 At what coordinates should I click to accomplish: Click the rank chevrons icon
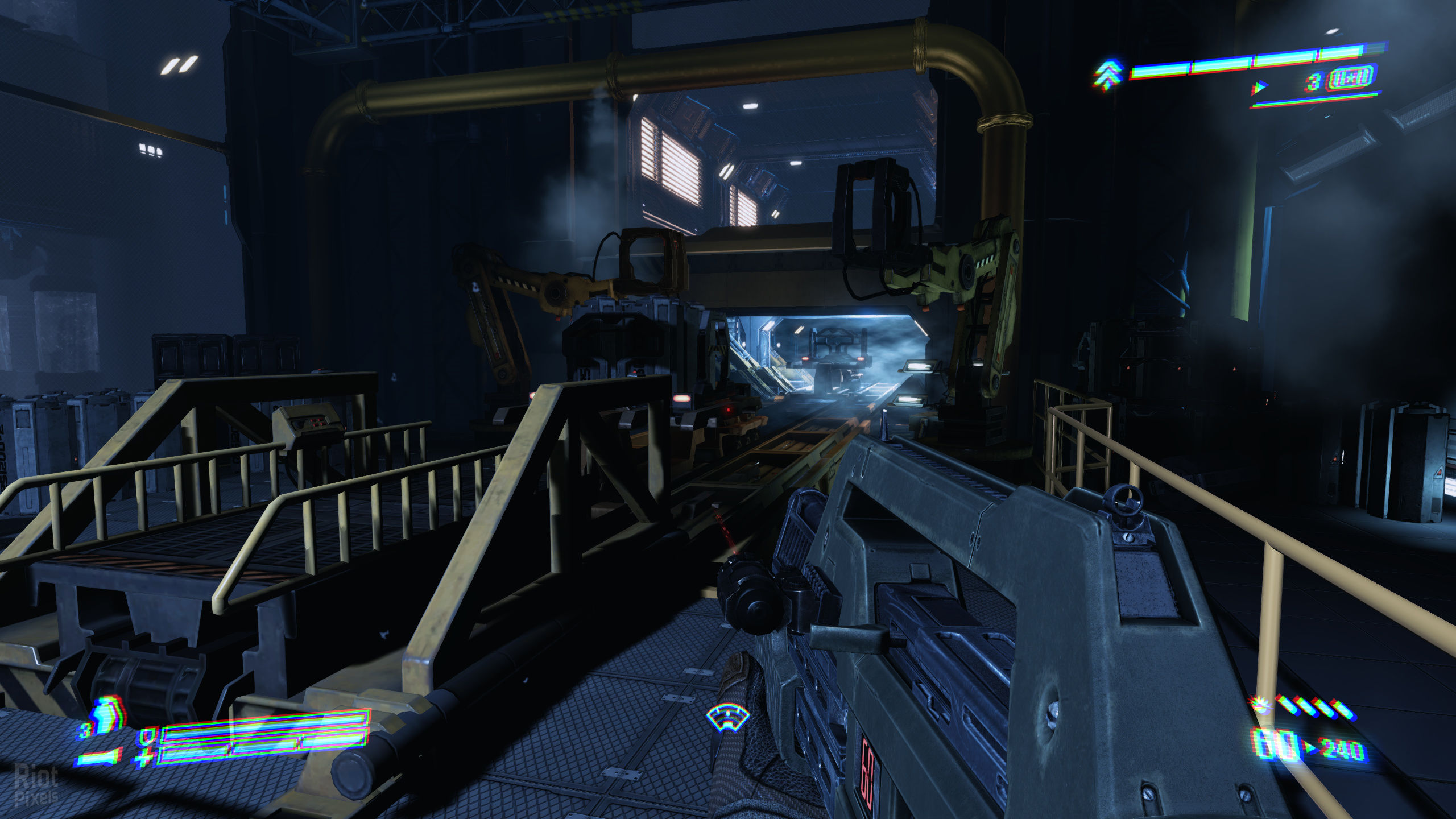(1108, 75)
